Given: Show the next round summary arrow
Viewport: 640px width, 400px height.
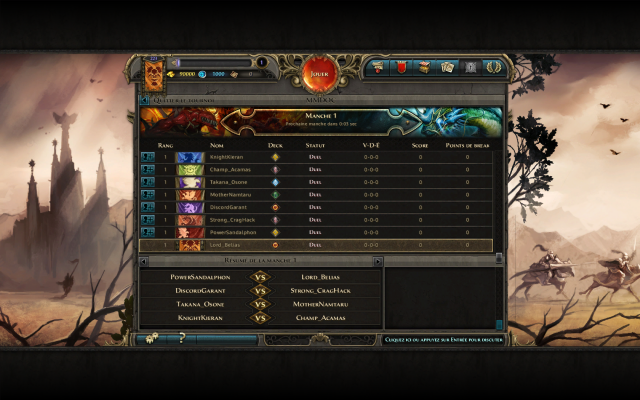Looking at the screenshot, I should tap(378, 261).
